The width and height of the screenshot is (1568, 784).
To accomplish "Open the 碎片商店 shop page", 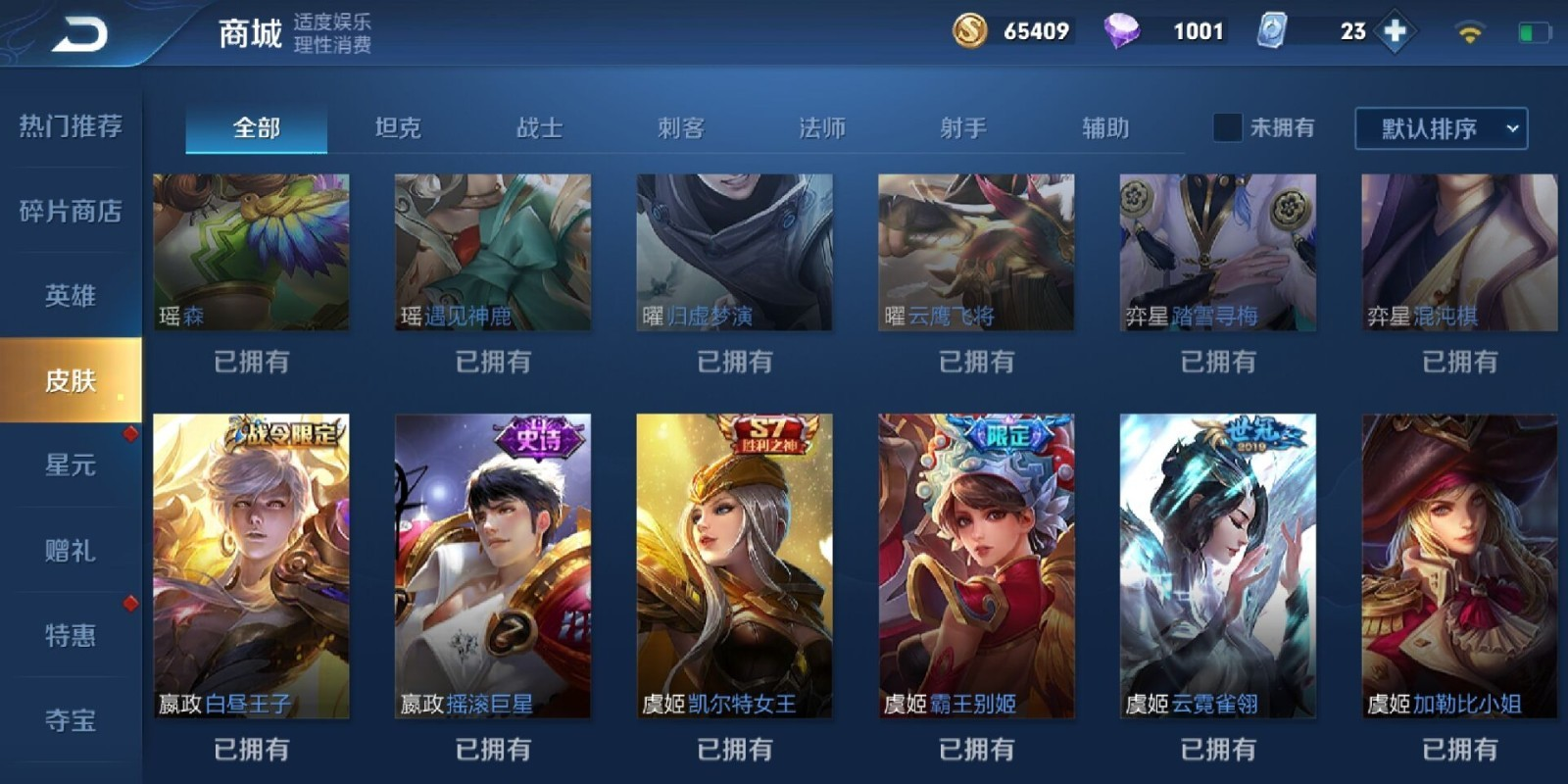I will pyautogui.click(x=69, y=212).
